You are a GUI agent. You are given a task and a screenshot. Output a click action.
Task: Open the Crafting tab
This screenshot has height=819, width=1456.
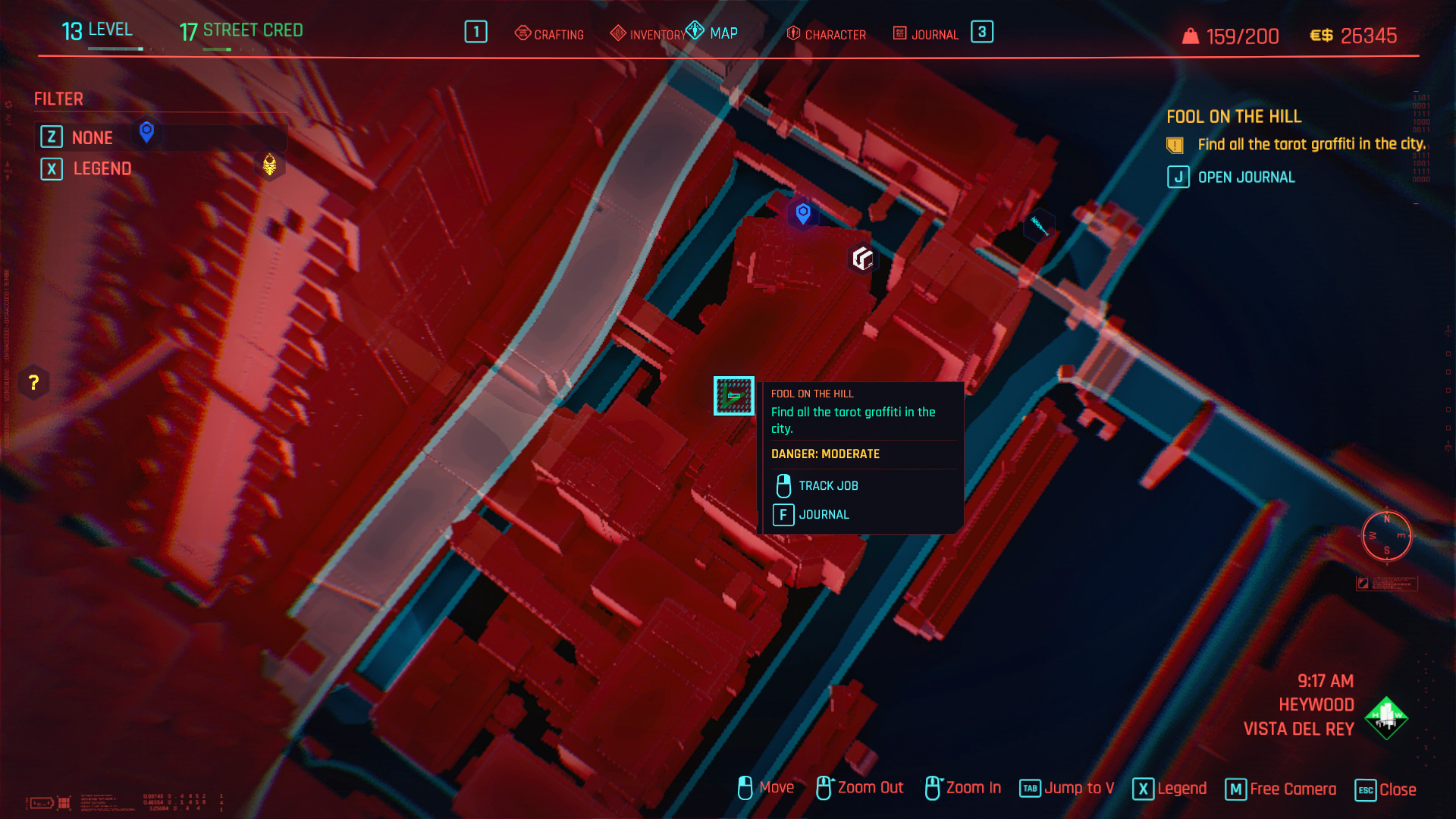click(x=550, y=34)
